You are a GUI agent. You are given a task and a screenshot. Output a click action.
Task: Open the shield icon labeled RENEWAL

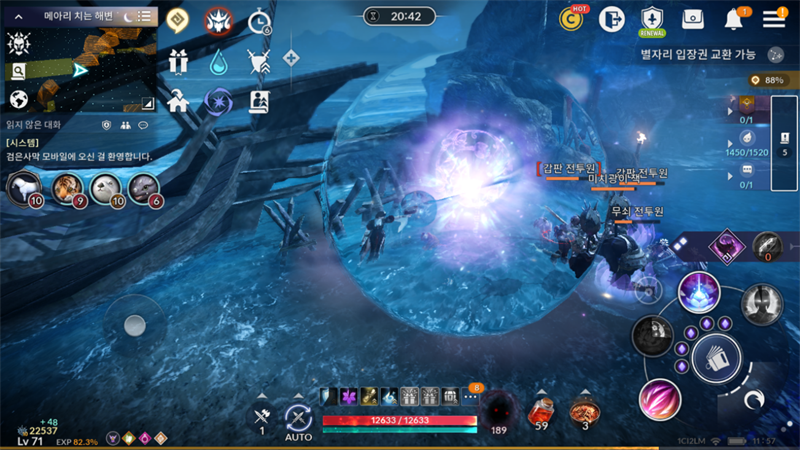[652, 18]
